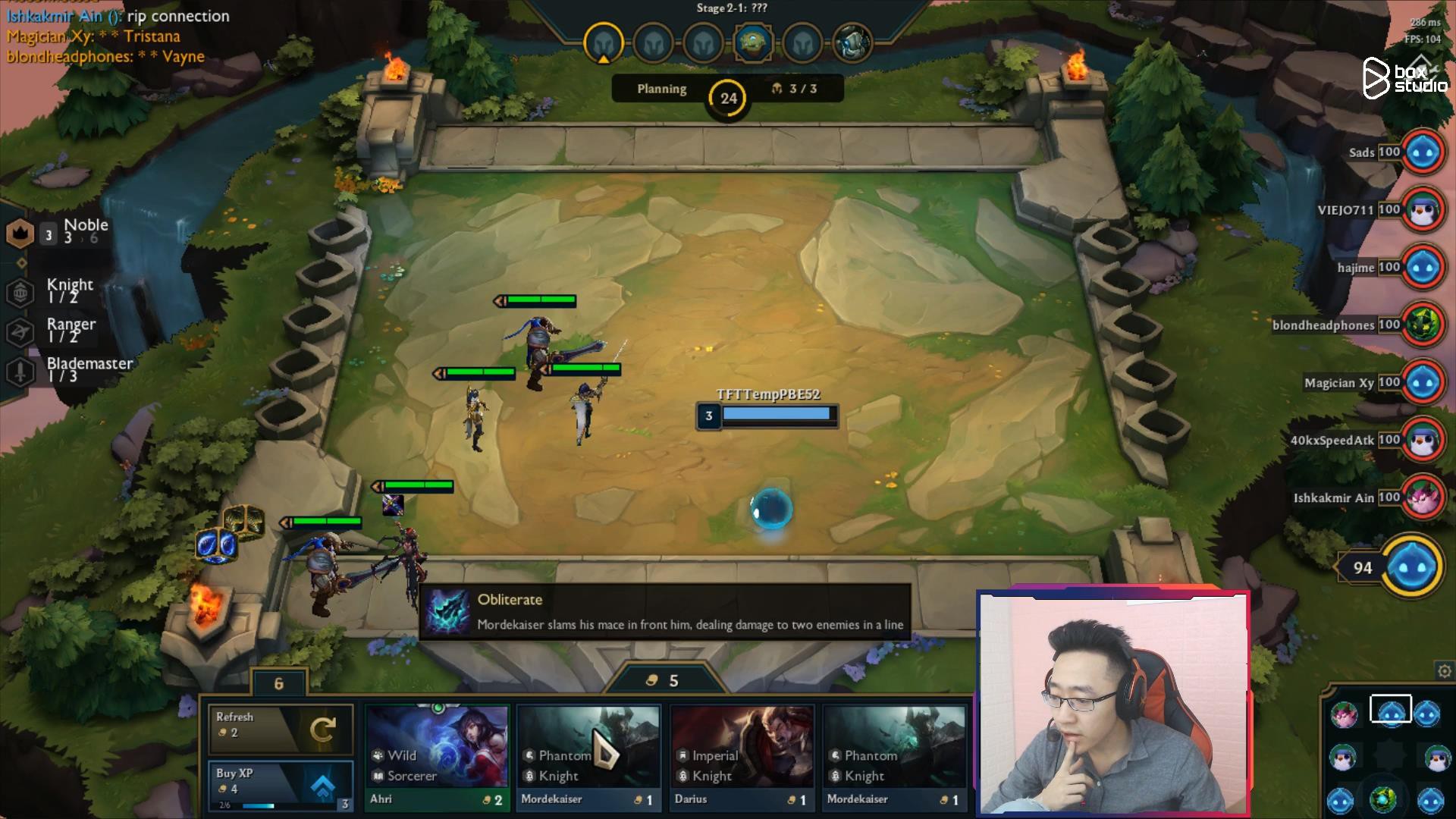Click the final robot stage icon
Screen dimensions: 1456x819
tap(853, 42)
